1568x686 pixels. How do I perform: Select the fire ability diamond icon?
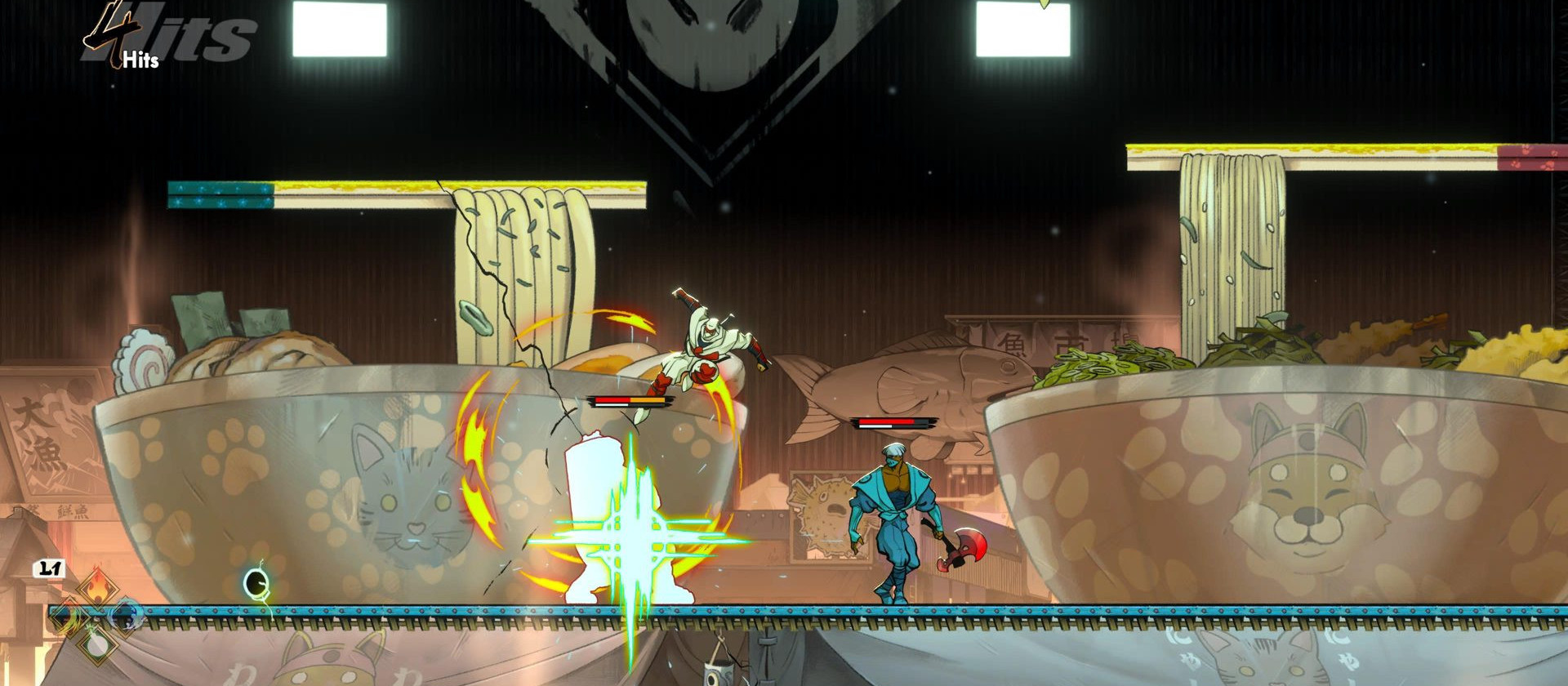pos(99,586)
